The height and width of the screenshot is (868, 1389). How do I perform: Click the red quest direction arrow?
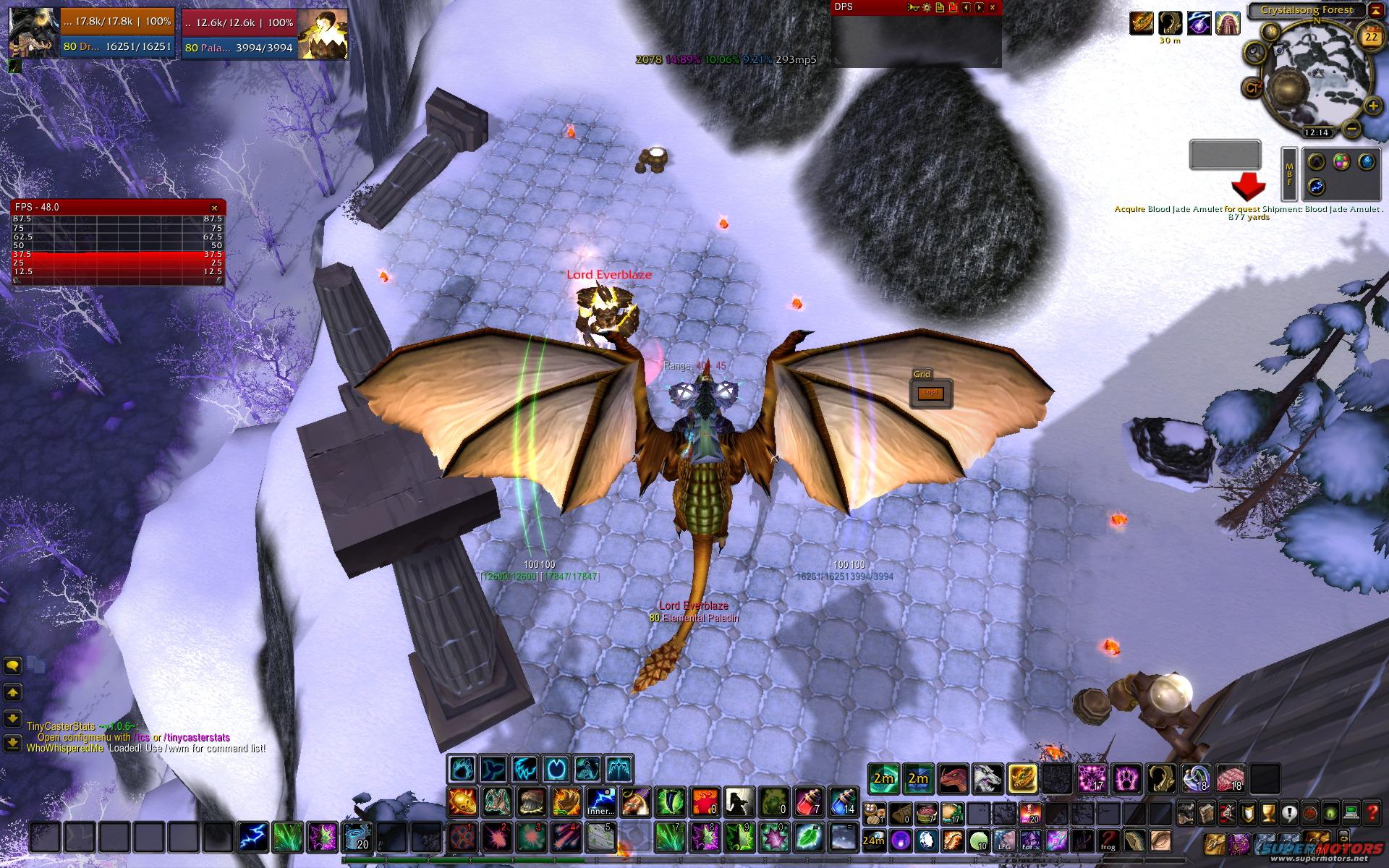(x=1248, y=187)
